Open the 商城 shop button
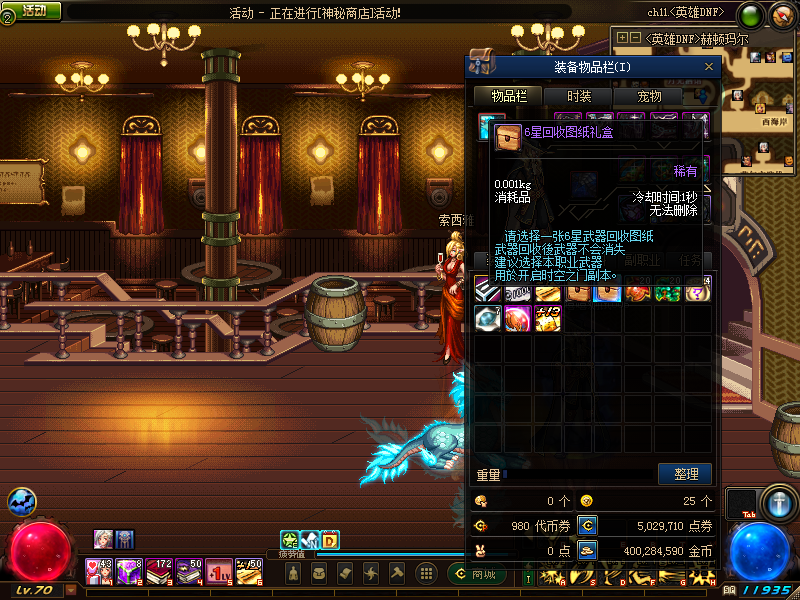Viewport: 800px width, 600px height. (478, 574)
